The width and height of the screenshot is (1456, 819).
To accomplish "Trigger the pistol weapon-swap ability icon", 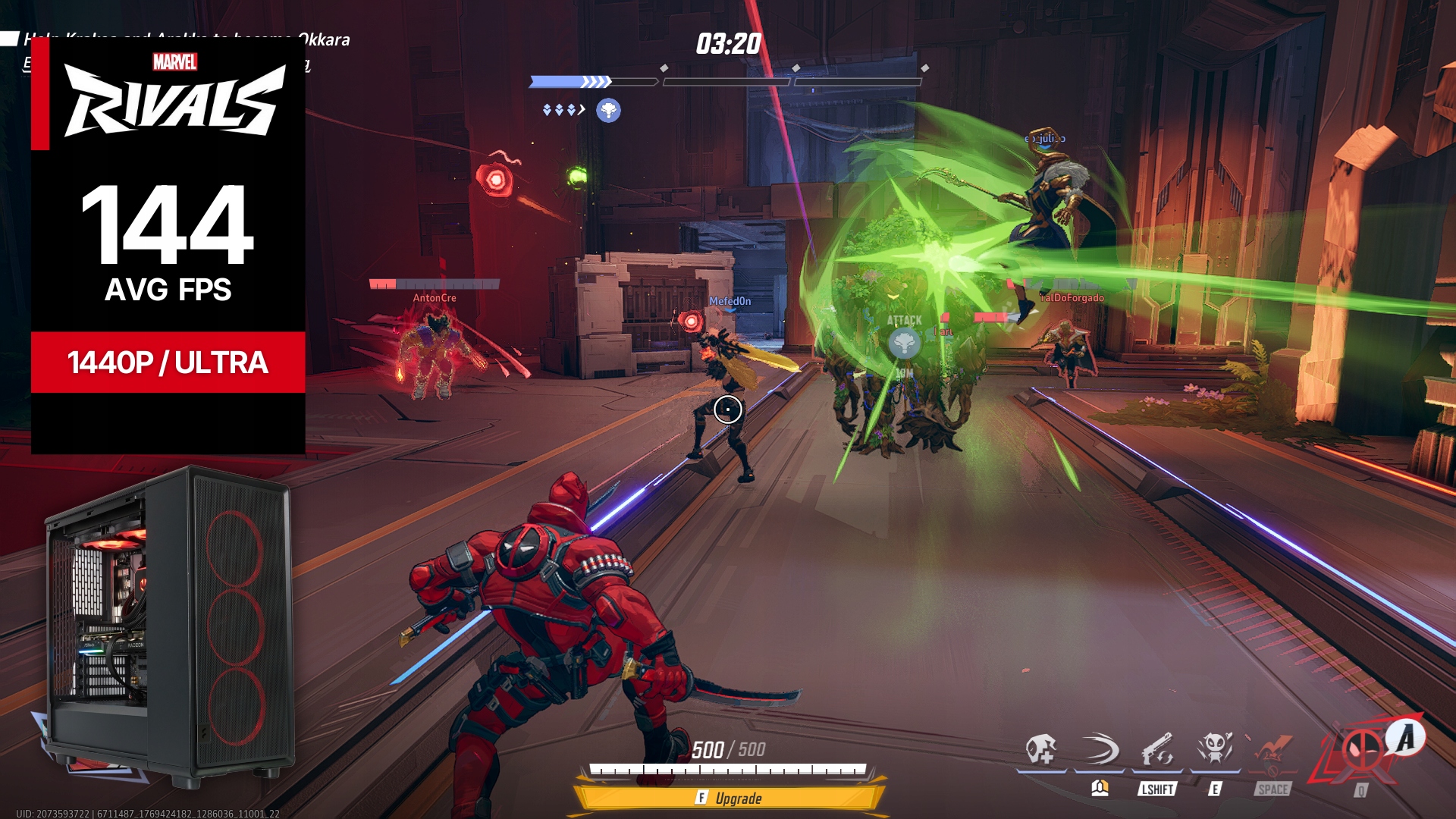I will click(1157, 750).
